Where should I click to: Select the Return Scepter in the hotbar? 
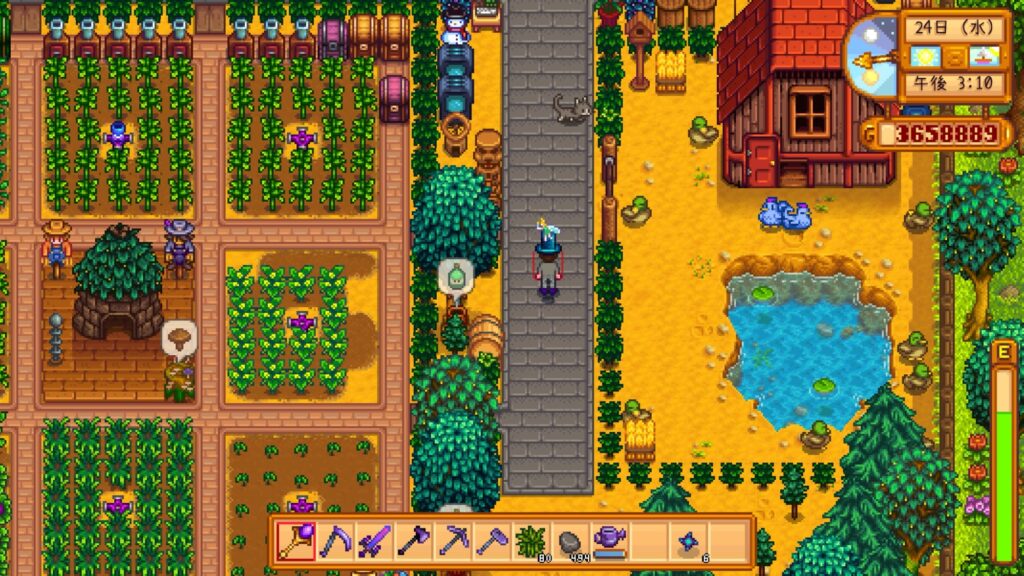pyautogui.click(x=295, y=541)
